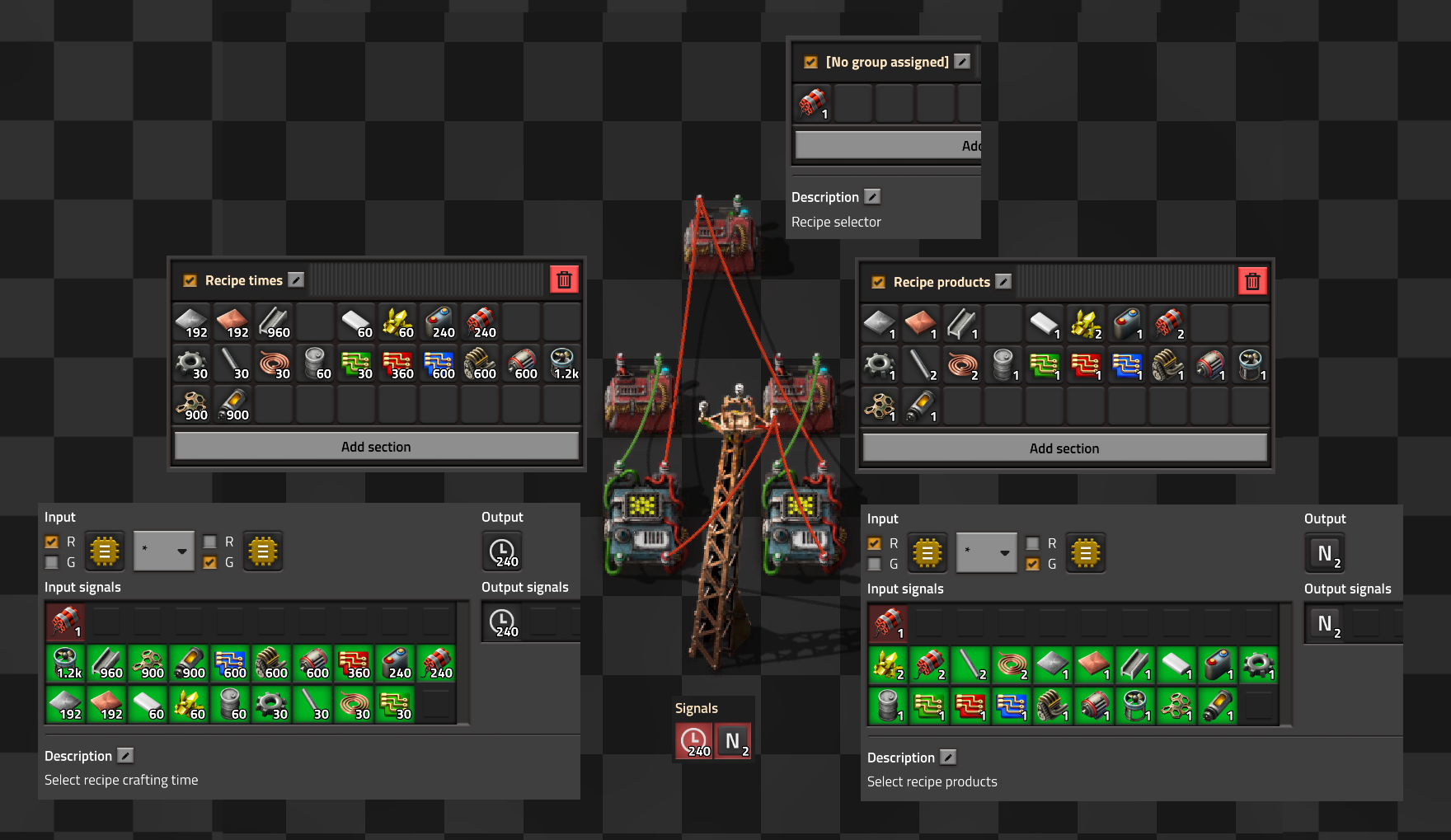Uncheck the Recipe products section checkbox

pyautogui.click(x=878, y=281)
